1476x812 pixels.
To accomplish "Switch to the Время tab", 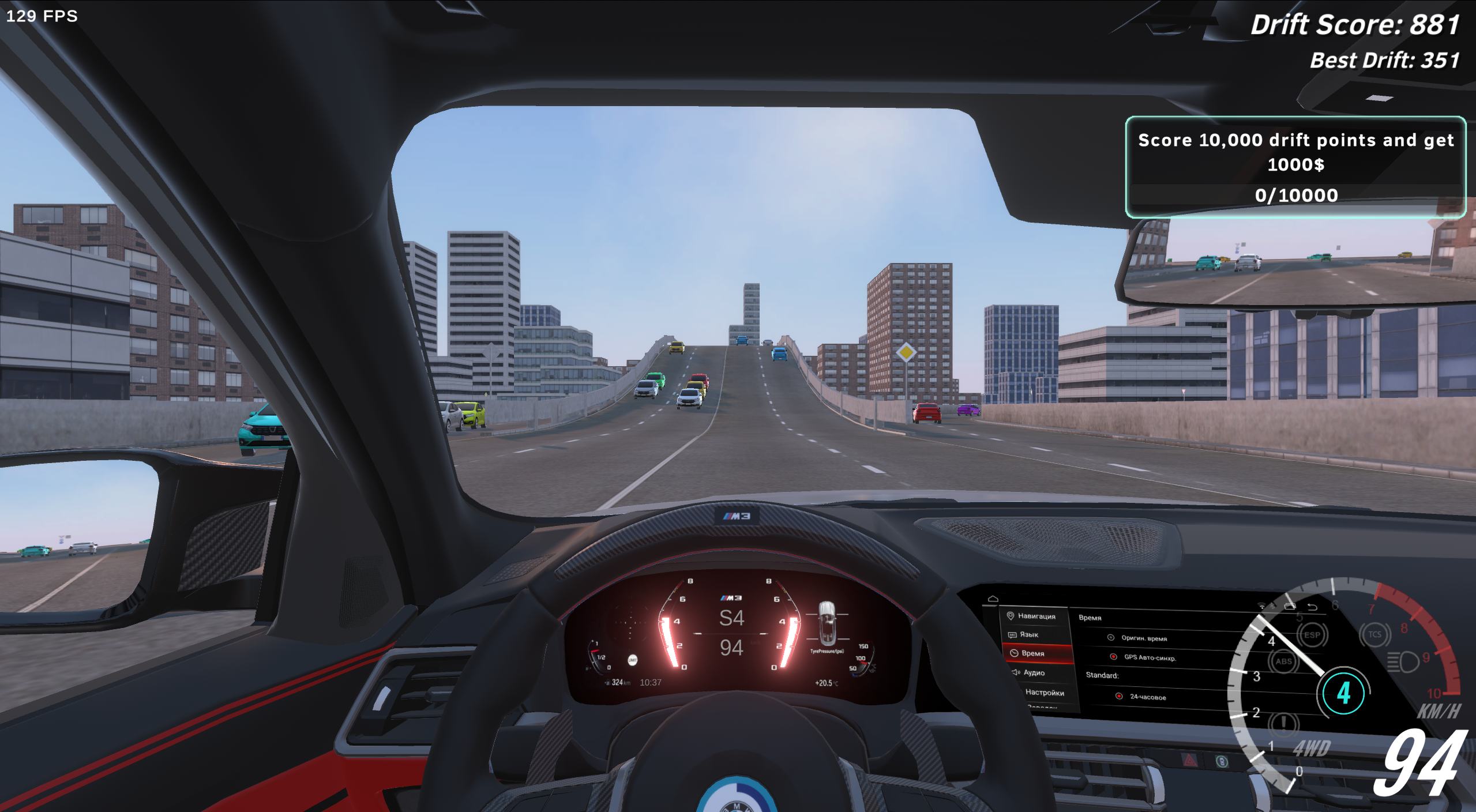I will coord(1032,653).
